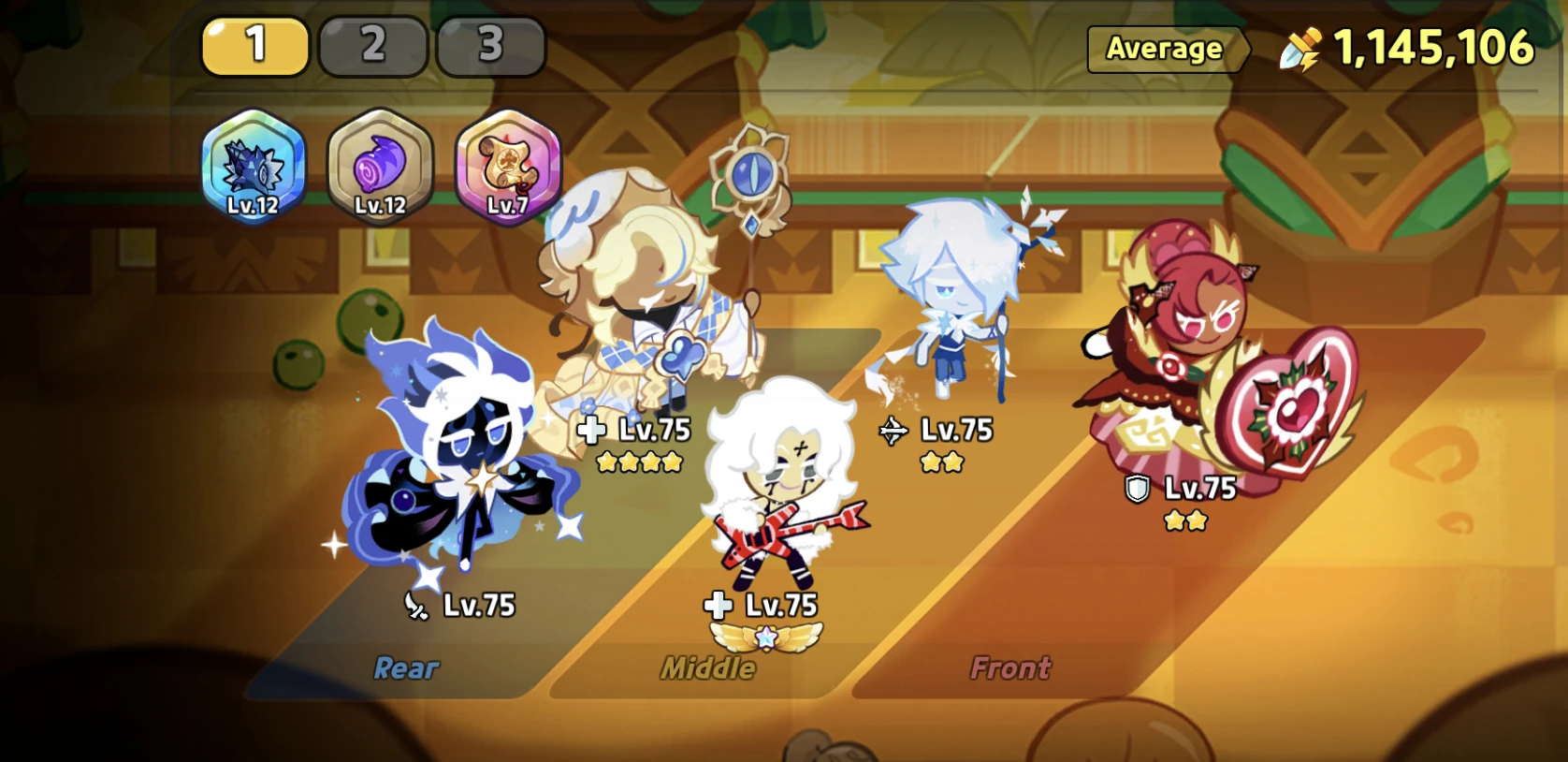The height and width of the screenshot is (762, 1568).
Task: Expand details on the Rear lane label
Action: pyautogui.click(x=406, y=667)
